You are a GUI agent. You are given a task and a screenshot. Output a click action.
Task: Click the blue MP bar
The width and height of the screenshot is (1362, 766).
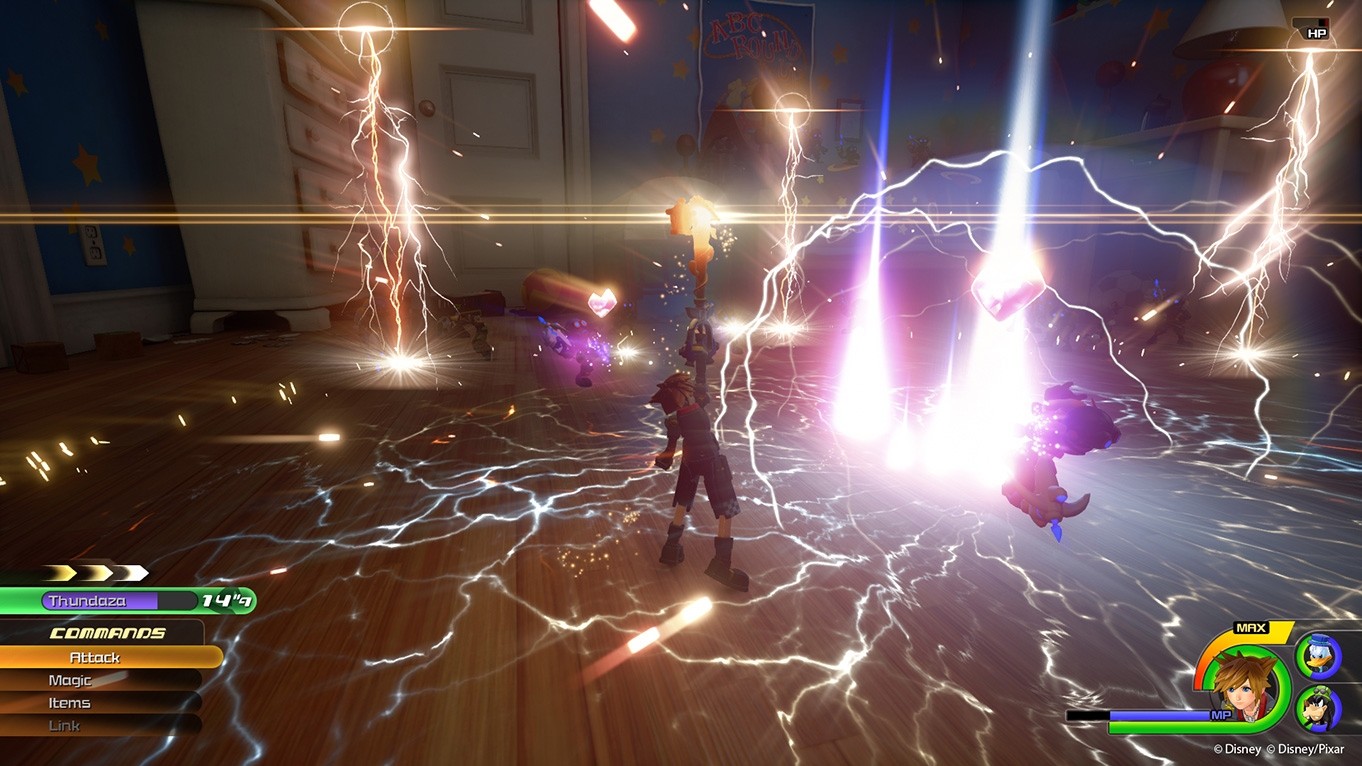(1160, 714)
